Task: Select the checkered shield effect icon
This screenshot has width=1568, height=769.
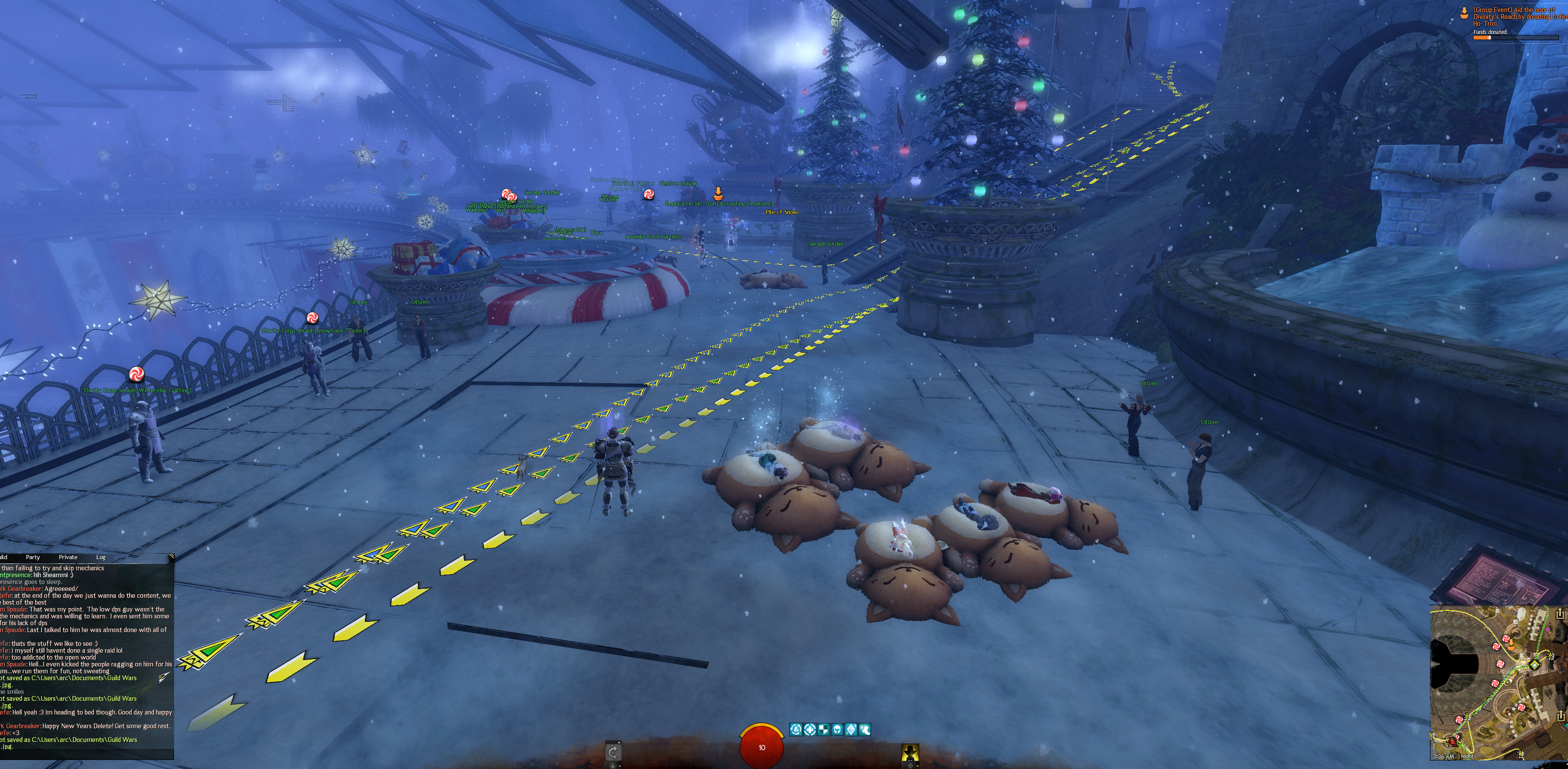Action: click(823, 730)
